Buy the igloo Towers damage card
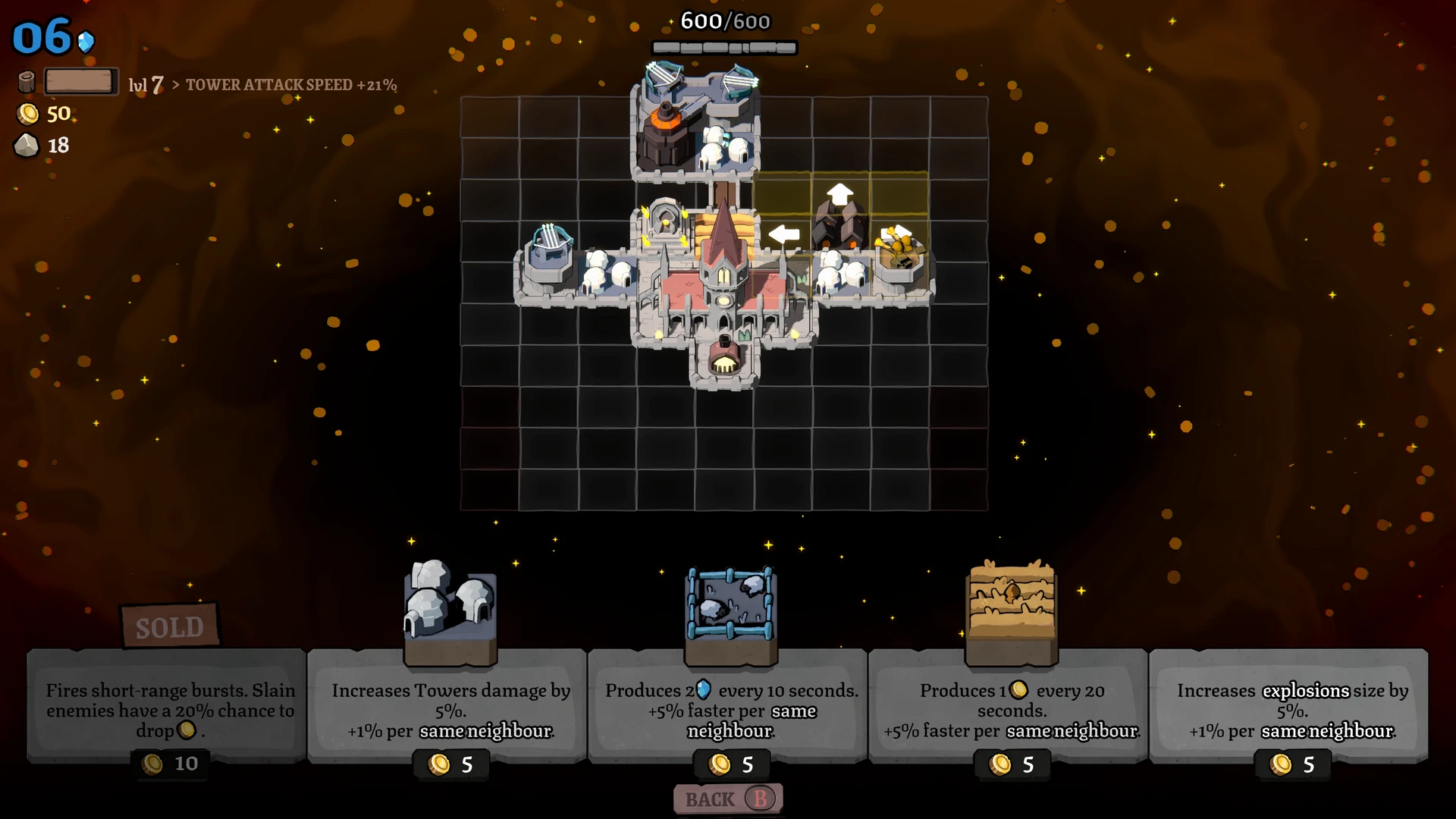 (x=450, y=705)
